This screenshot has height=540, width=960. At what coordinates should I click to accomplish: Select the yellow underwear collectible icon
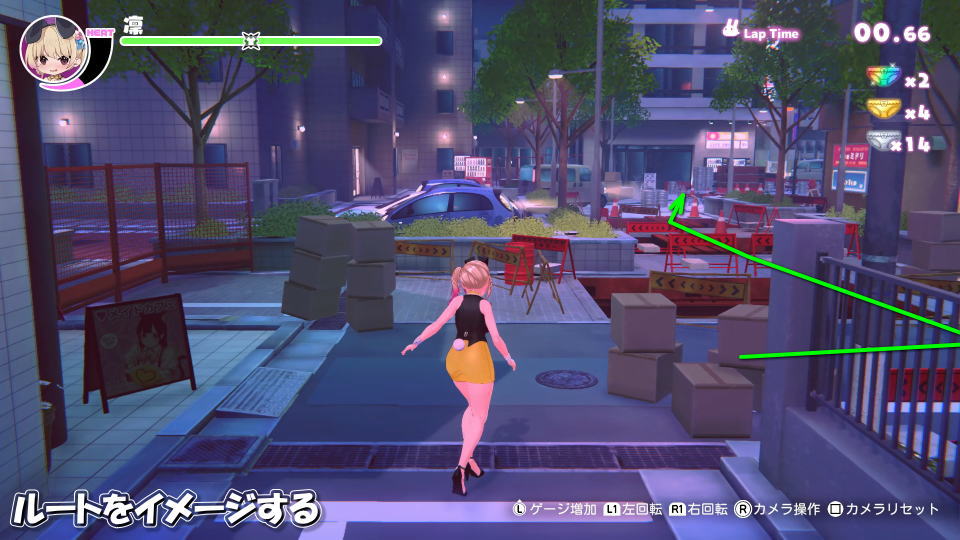click(883, 110)
